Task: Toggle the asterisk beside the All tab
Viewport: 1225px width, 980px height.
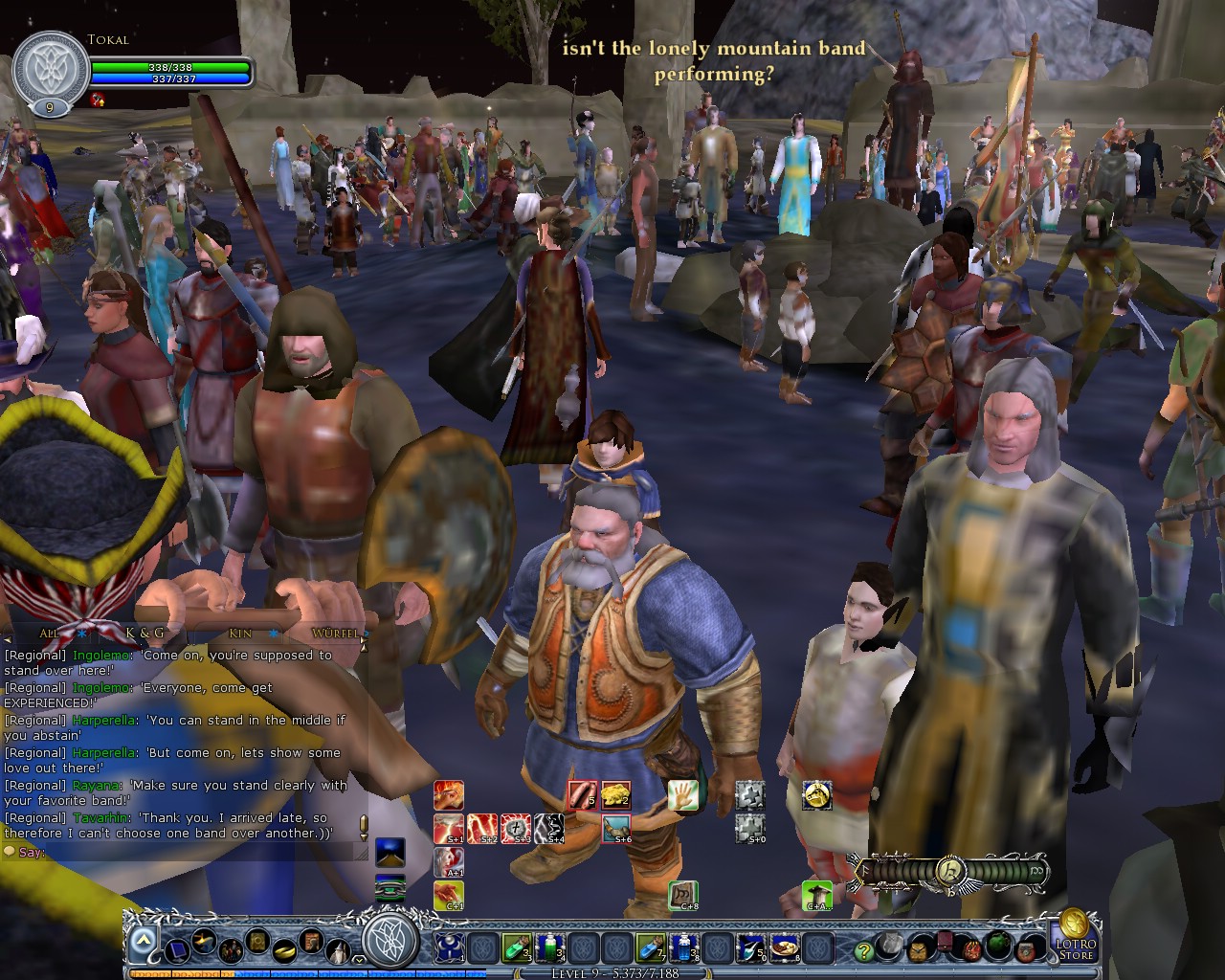Action: [x=81, y=634]
